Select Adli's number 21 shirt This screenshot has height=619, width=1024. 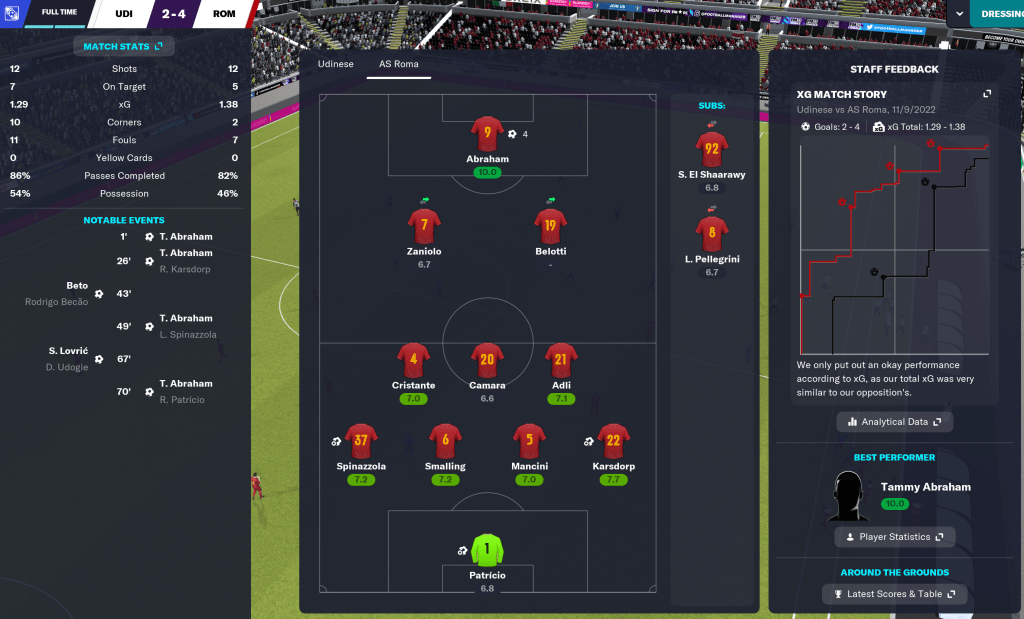pos(561,360)
